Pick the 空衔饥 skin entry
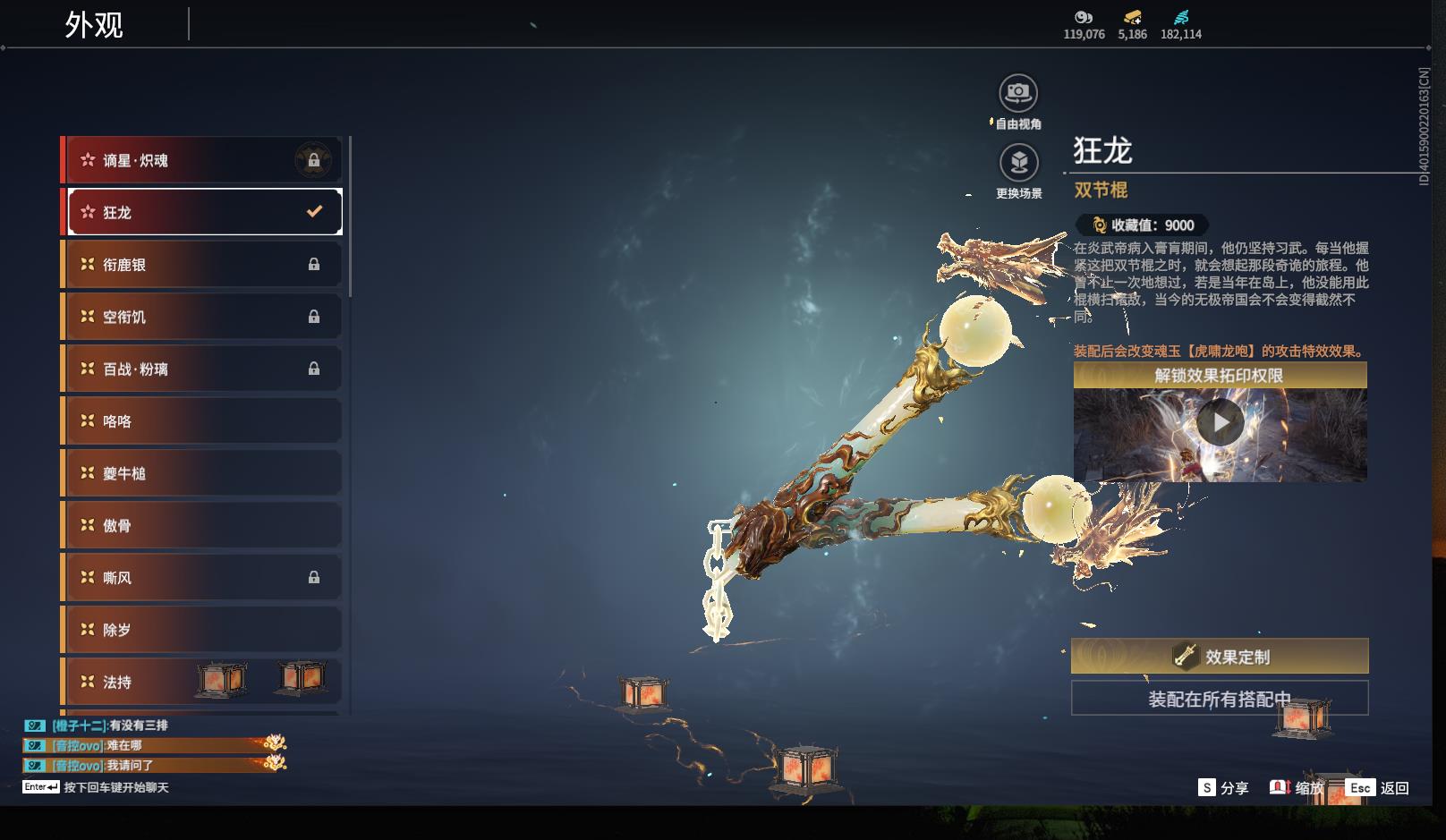Image resolution: width=1446 pixels, height=840 pixels. point(202,317)
